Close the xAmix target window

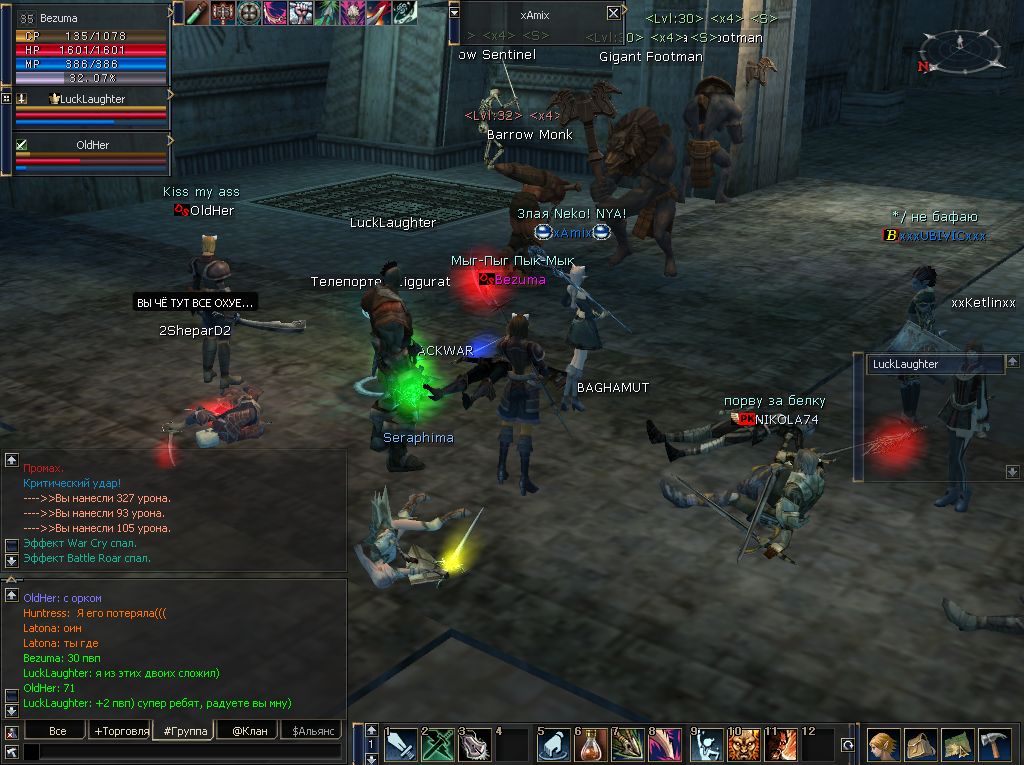coord(613,13)
